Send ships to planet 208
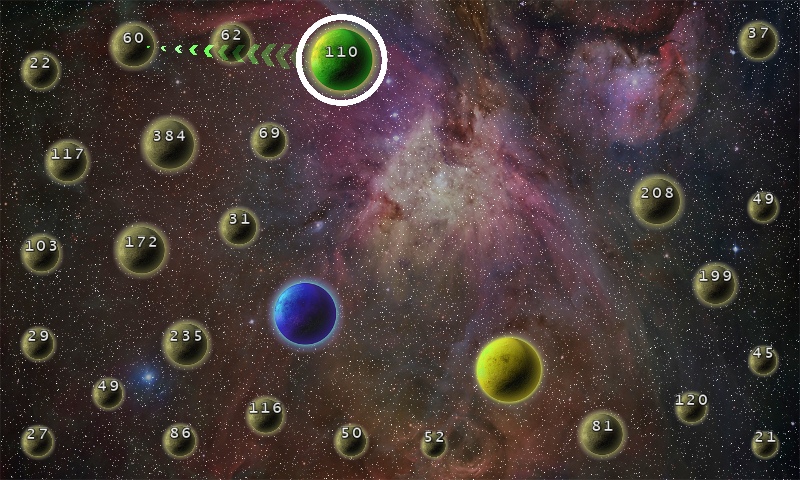 click(x=657, y=200)
